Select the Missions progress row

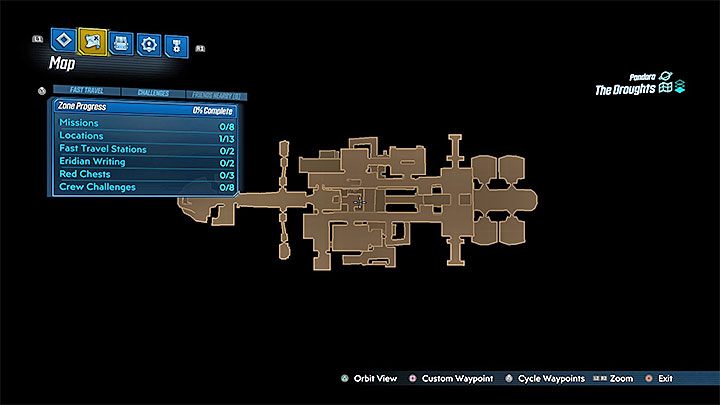point(145,122)
